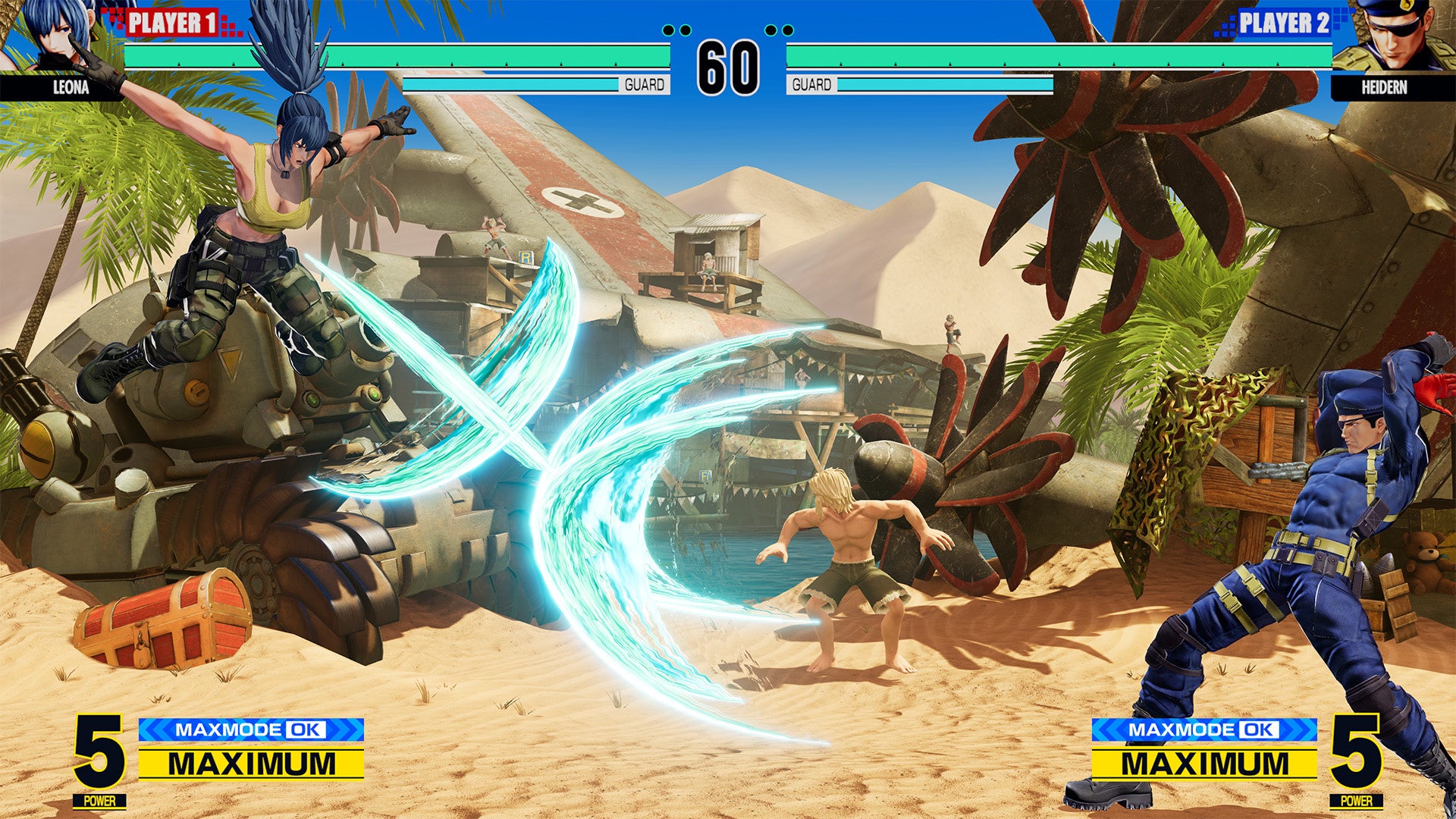Select Player 1's MAXMODE OK indicator

(x=251, y=730)
